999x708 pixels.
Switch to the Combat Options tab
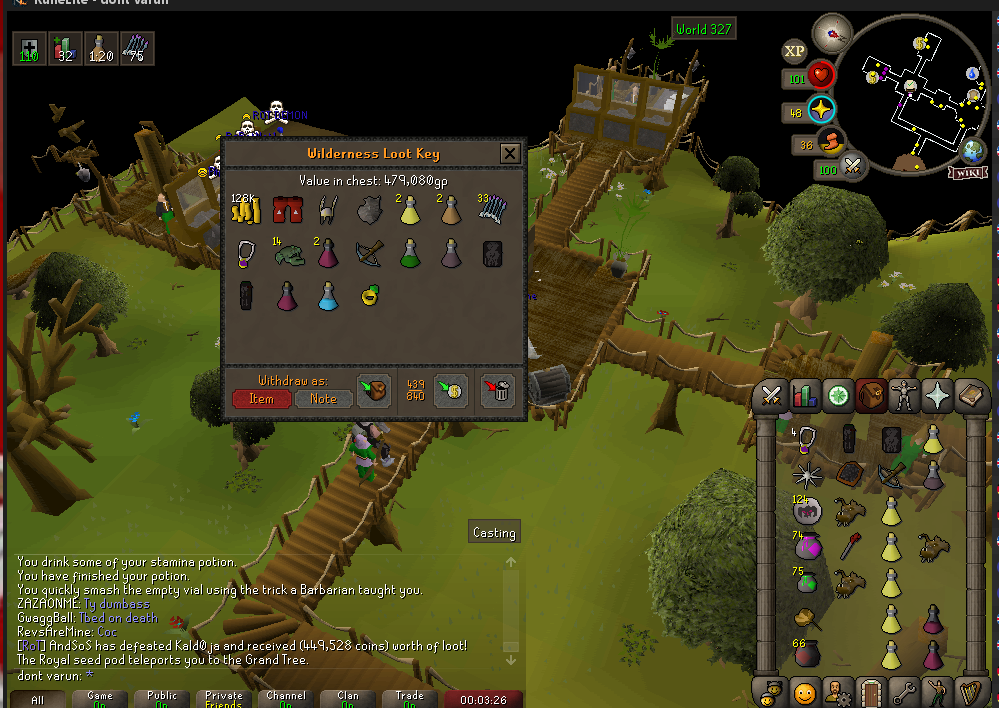click(771, 396)
